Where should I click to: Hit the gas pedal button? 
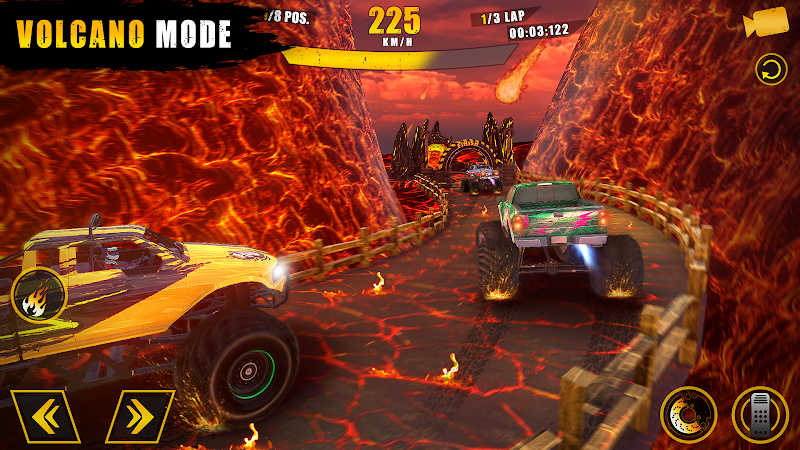760,414
